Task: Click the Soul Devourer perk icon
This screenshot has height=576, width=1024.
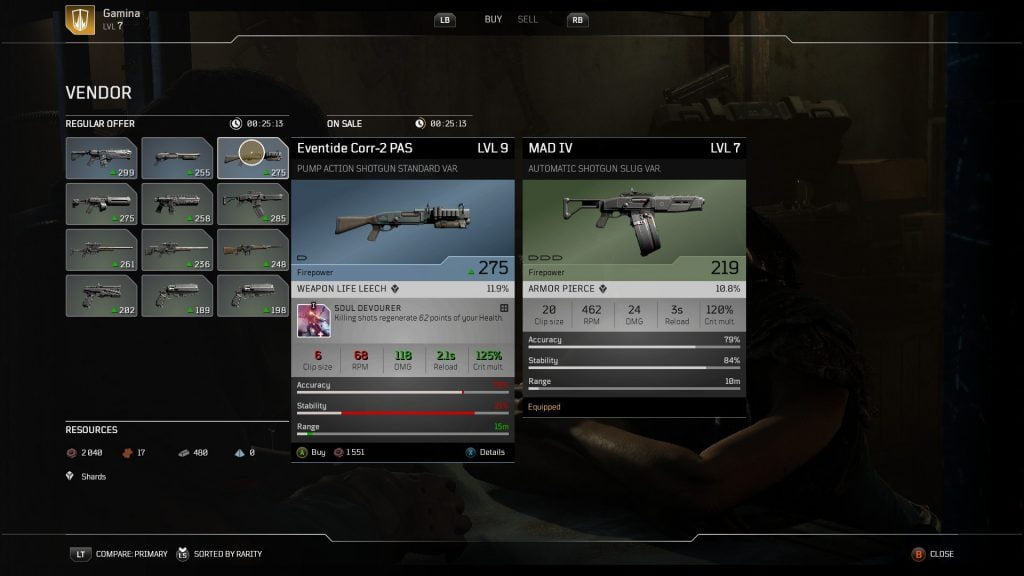Action: pos(313,320)
